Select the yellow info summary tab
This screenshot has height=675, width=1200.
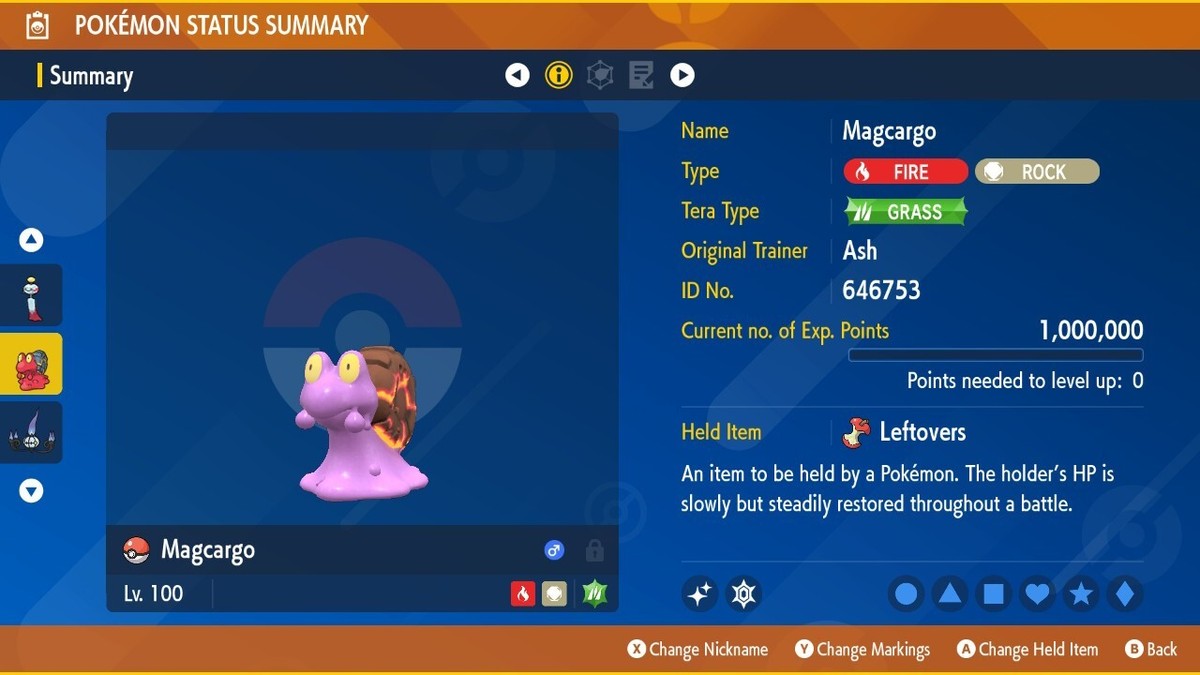(x=559, y=75)
